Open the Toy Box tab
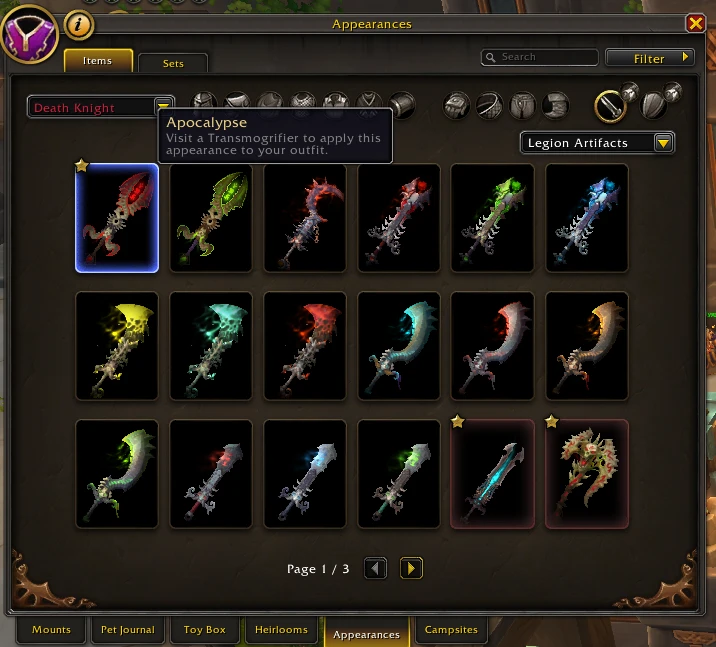 point(205,630)
